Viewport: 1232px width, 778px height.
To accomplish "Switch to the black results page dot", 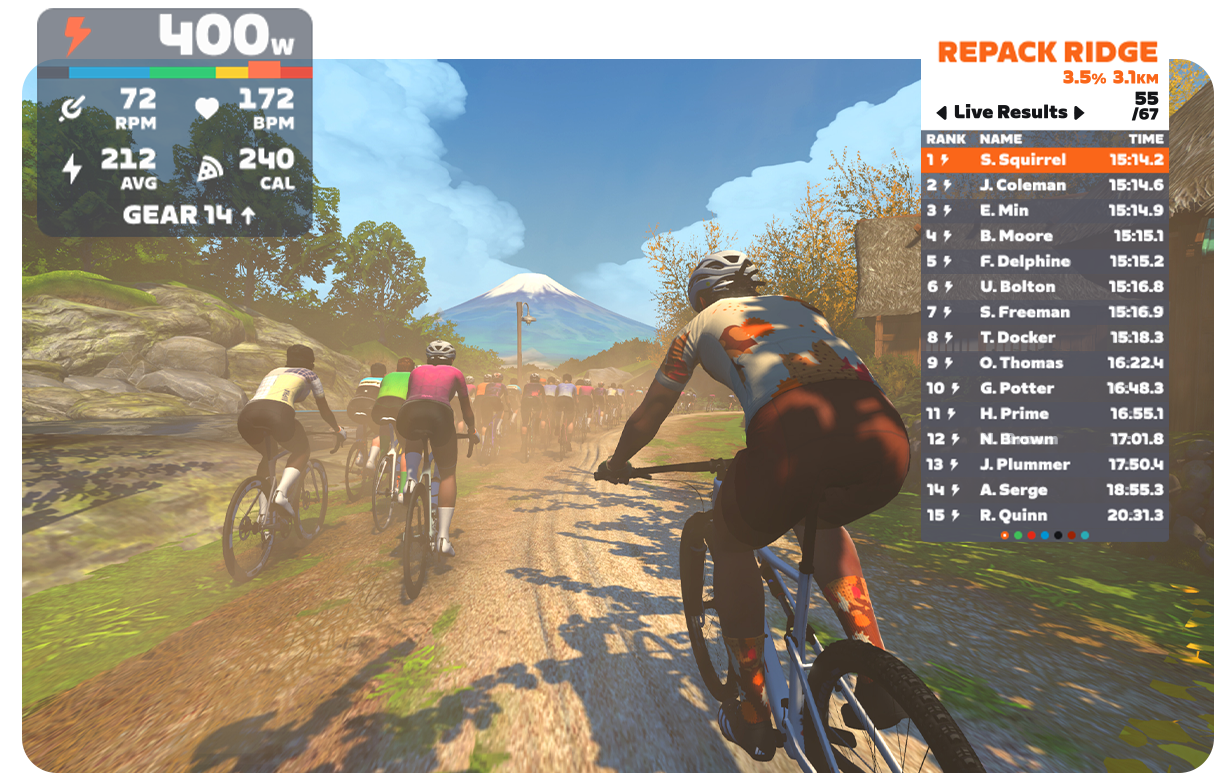I will point(1058,535).
